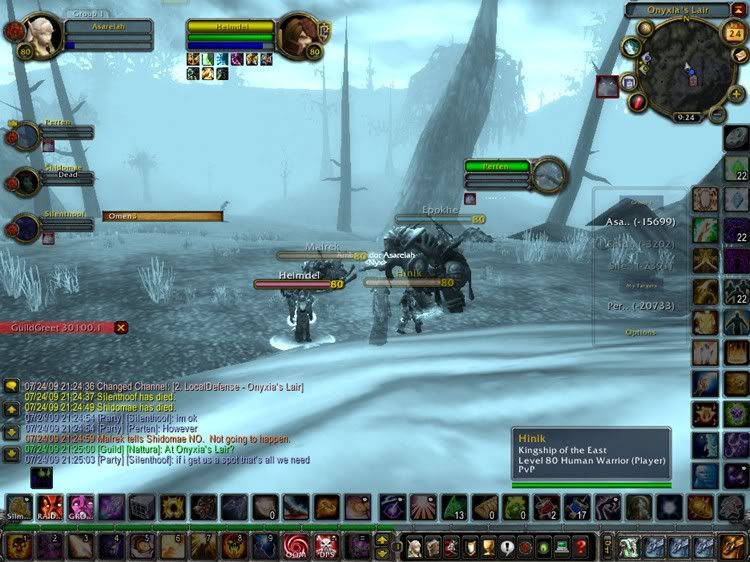Viewport: 750px width, 562px height.
Task: Click the action slot showing count 17
Action: (x=576, y=507)
